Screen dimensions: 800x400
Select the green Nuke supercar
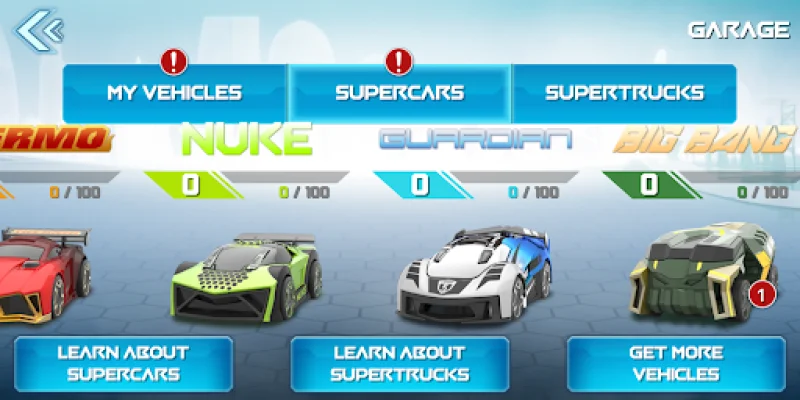248,274
